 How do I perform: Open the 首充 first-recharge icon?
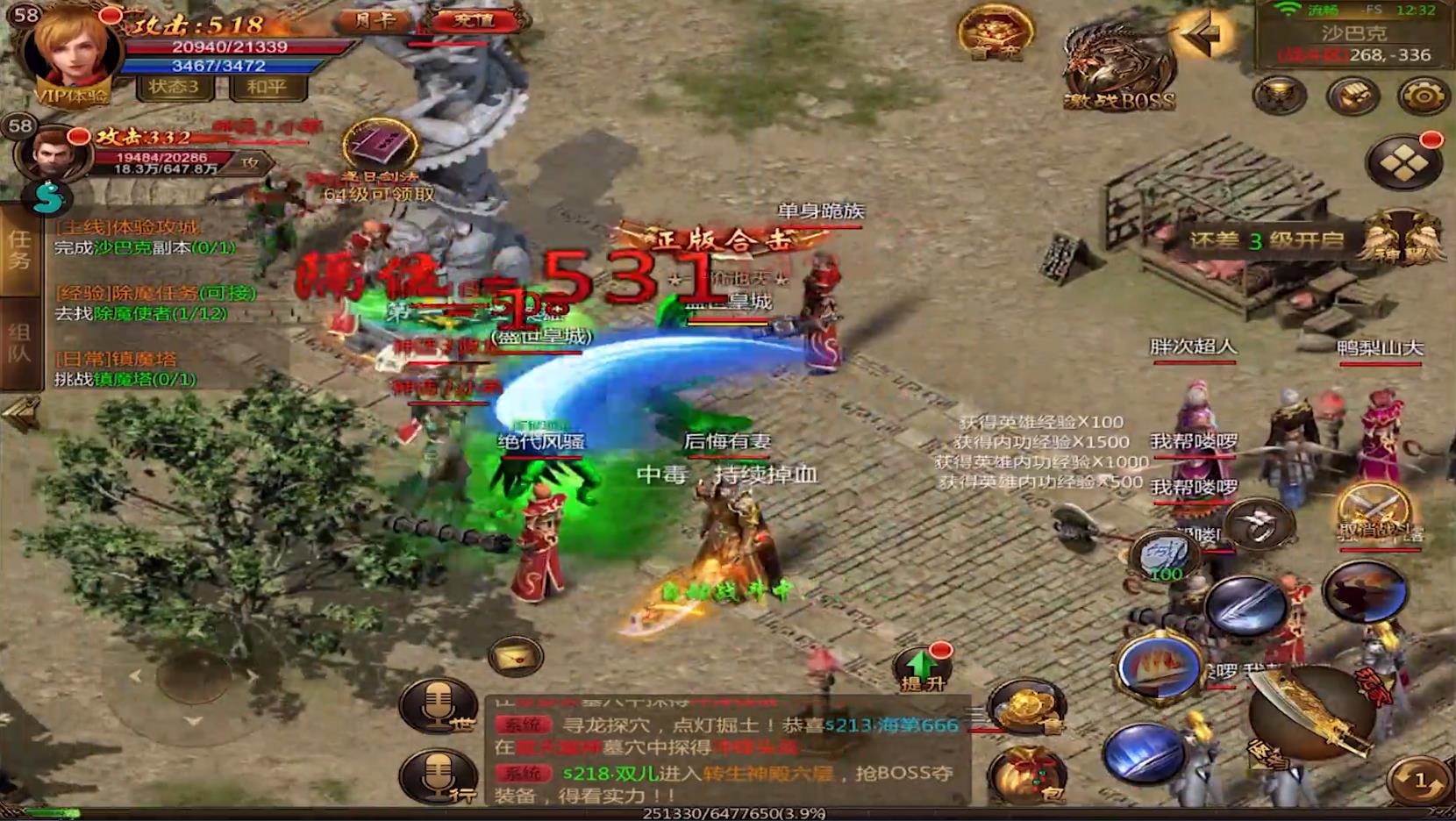click(994, 32)
